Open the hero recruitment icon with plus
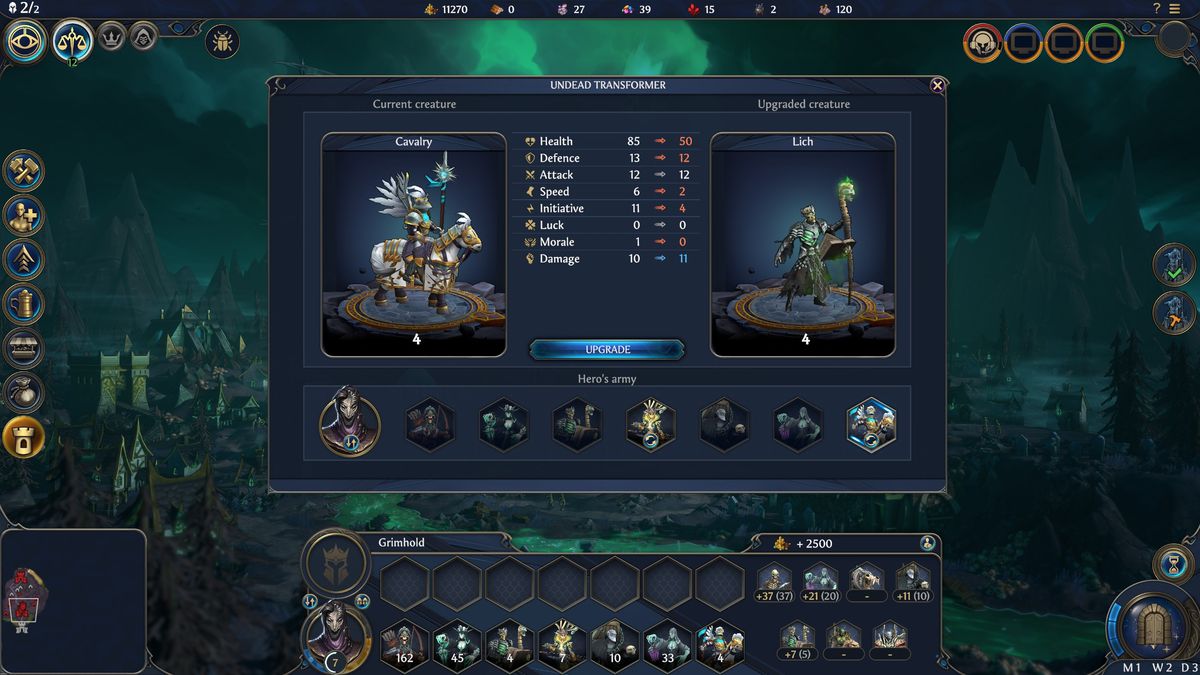 [23, 214]
